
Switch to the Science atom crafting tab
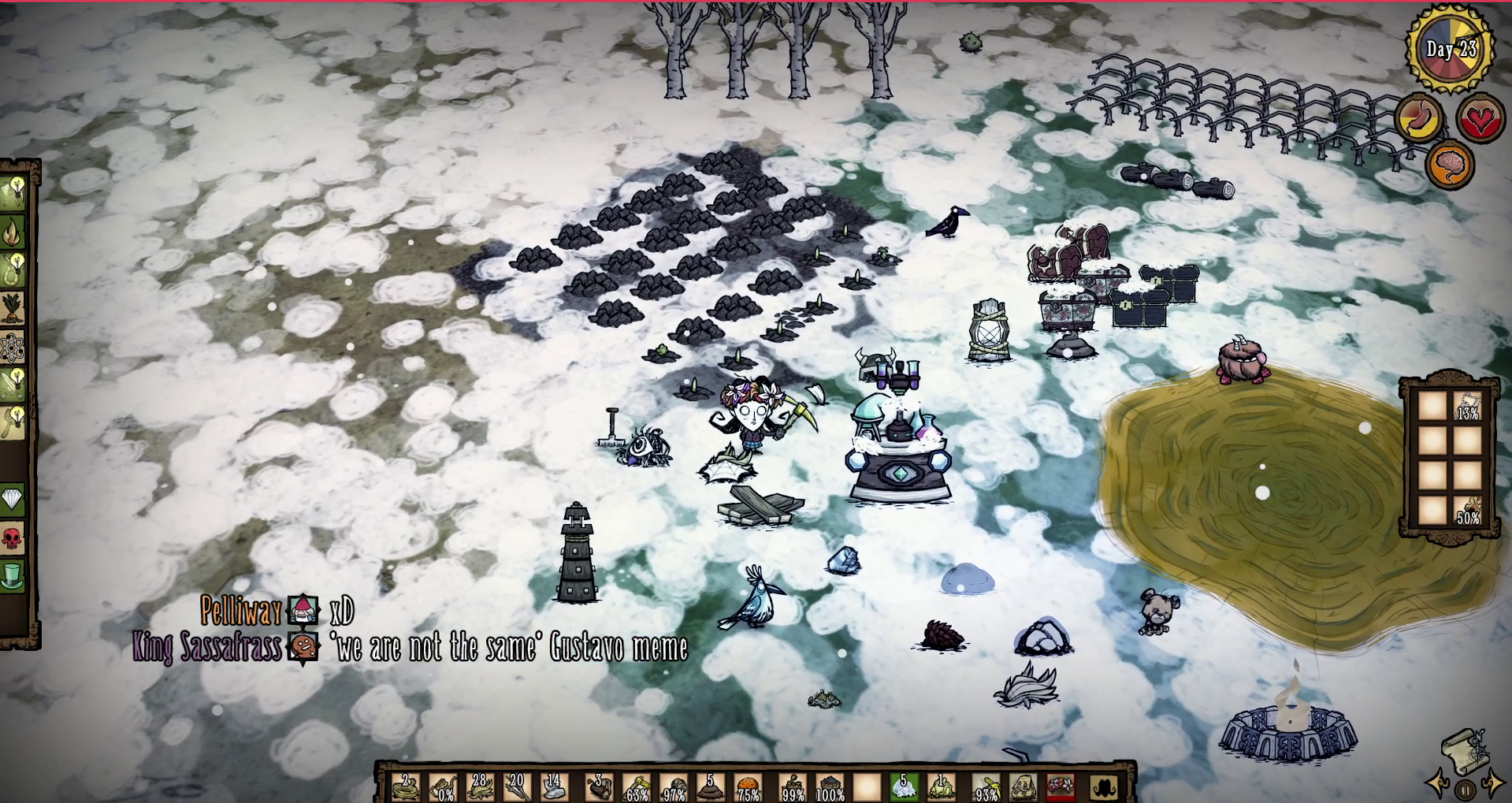[x=13, y=348]
